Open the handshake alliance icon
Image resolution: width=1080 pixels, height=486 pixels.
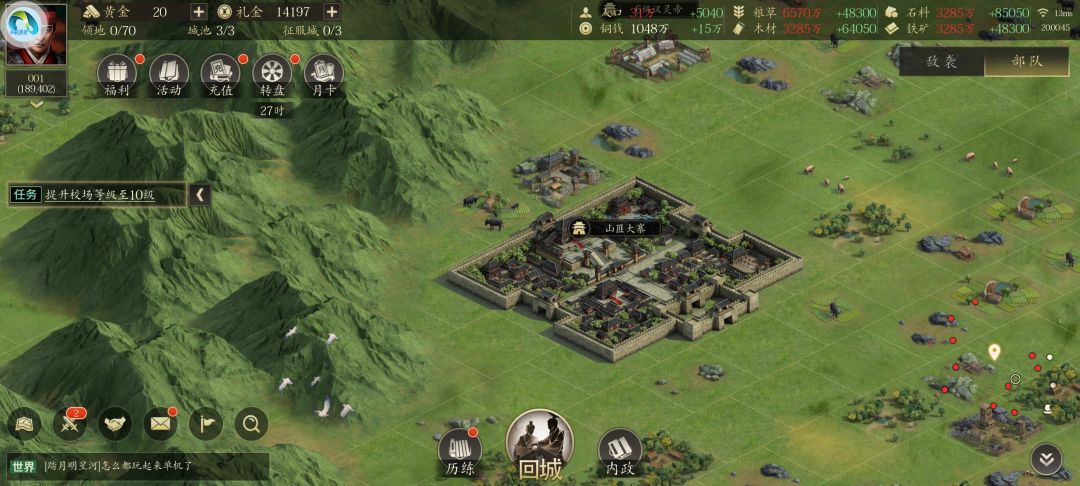117,425
